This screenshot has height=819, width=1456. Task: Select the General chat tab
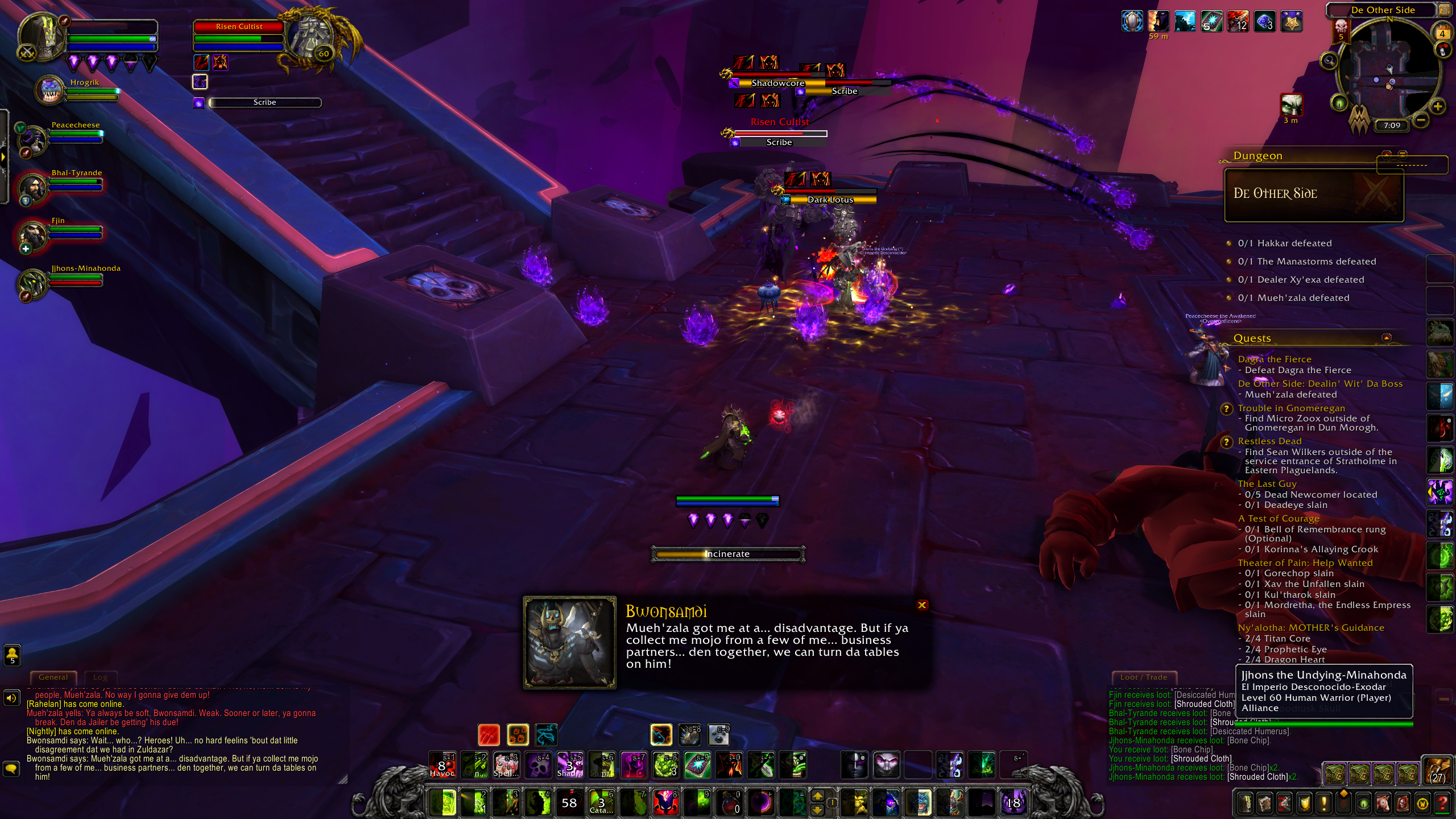tap(53, 677)
